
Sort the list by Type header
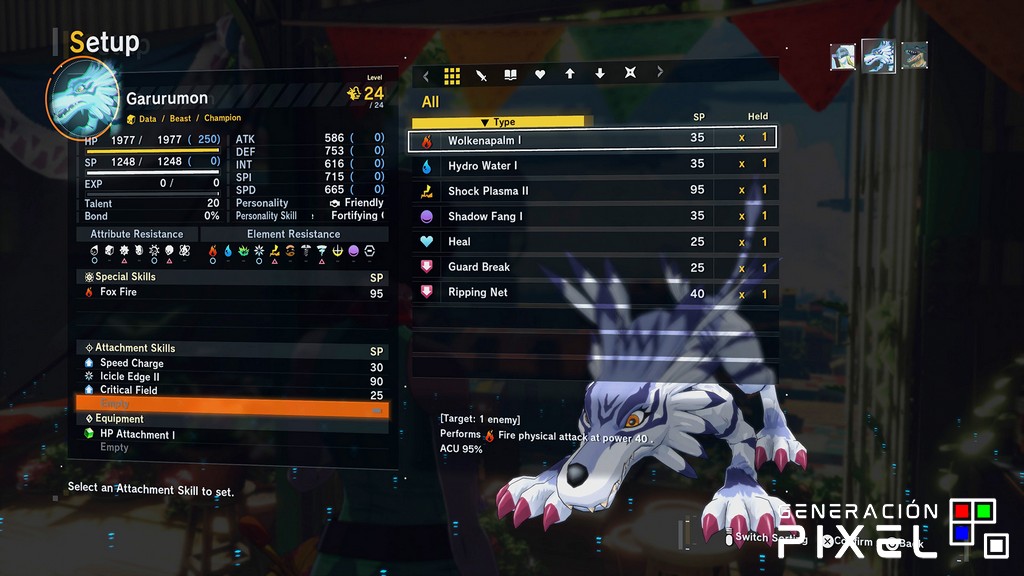pos(504,122)
